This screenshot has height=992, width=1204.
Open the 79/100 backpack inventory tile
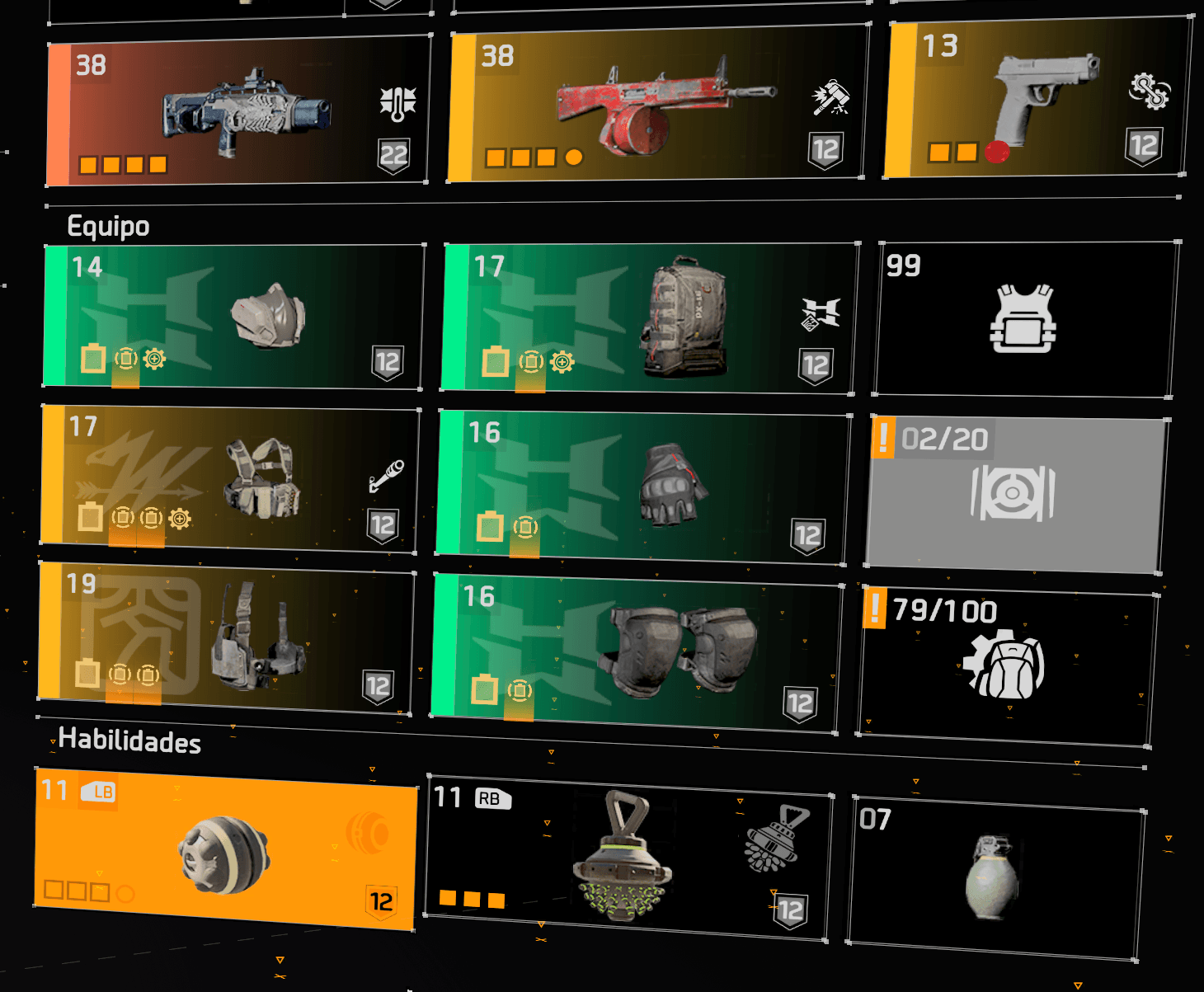[1007, 664]
